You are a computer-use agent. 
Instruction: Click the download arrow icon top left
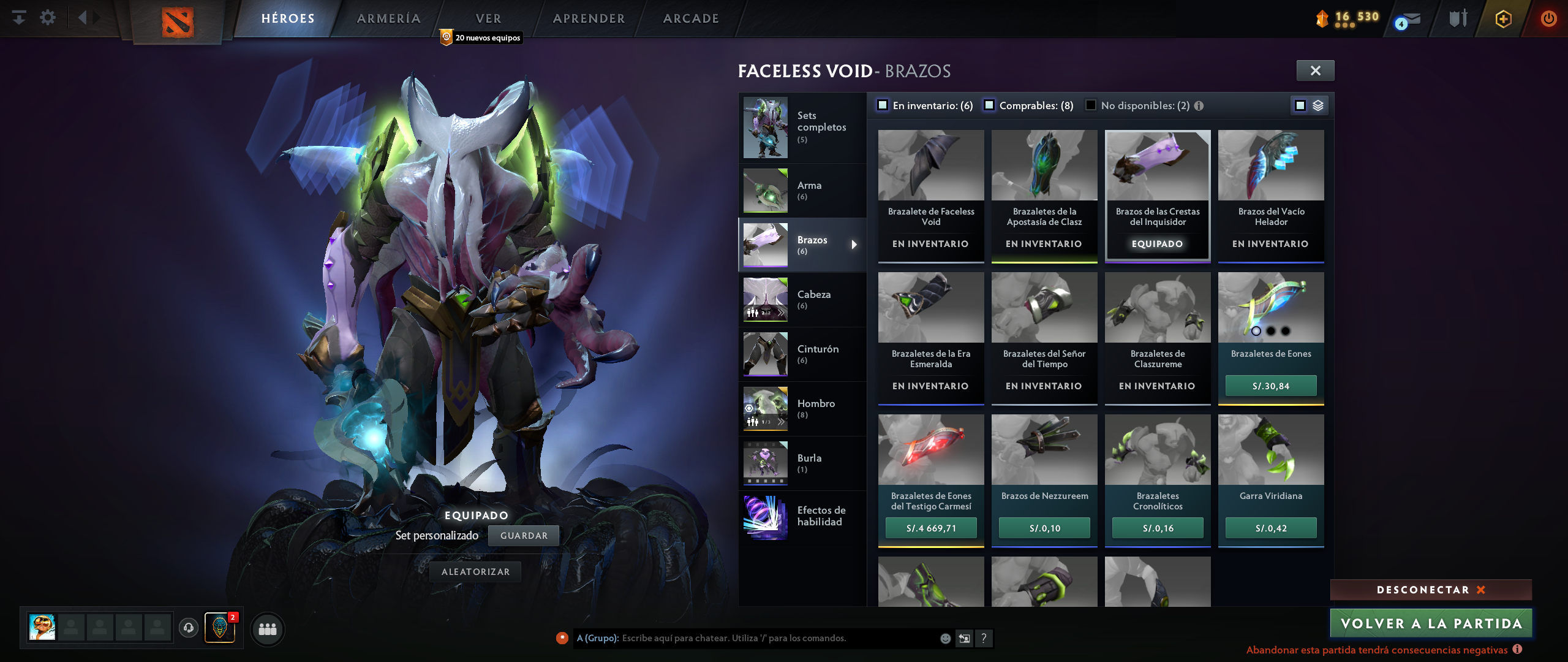[20, 18]
